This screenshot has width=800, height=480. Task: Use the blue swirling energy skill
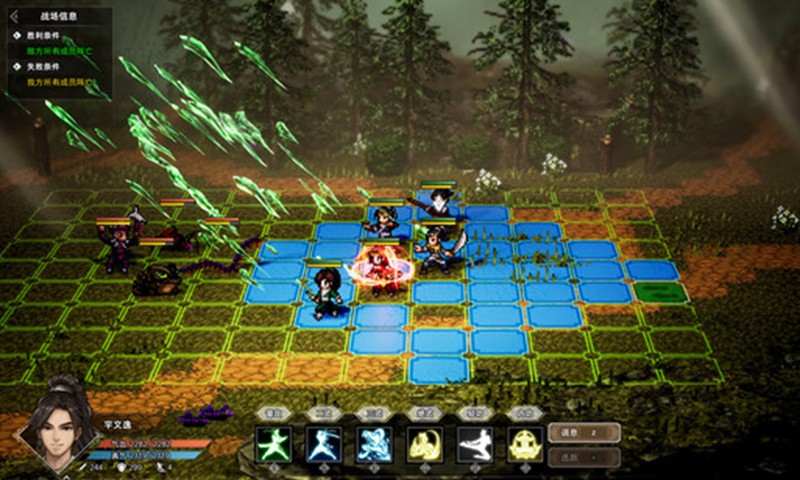coord(374,443)
